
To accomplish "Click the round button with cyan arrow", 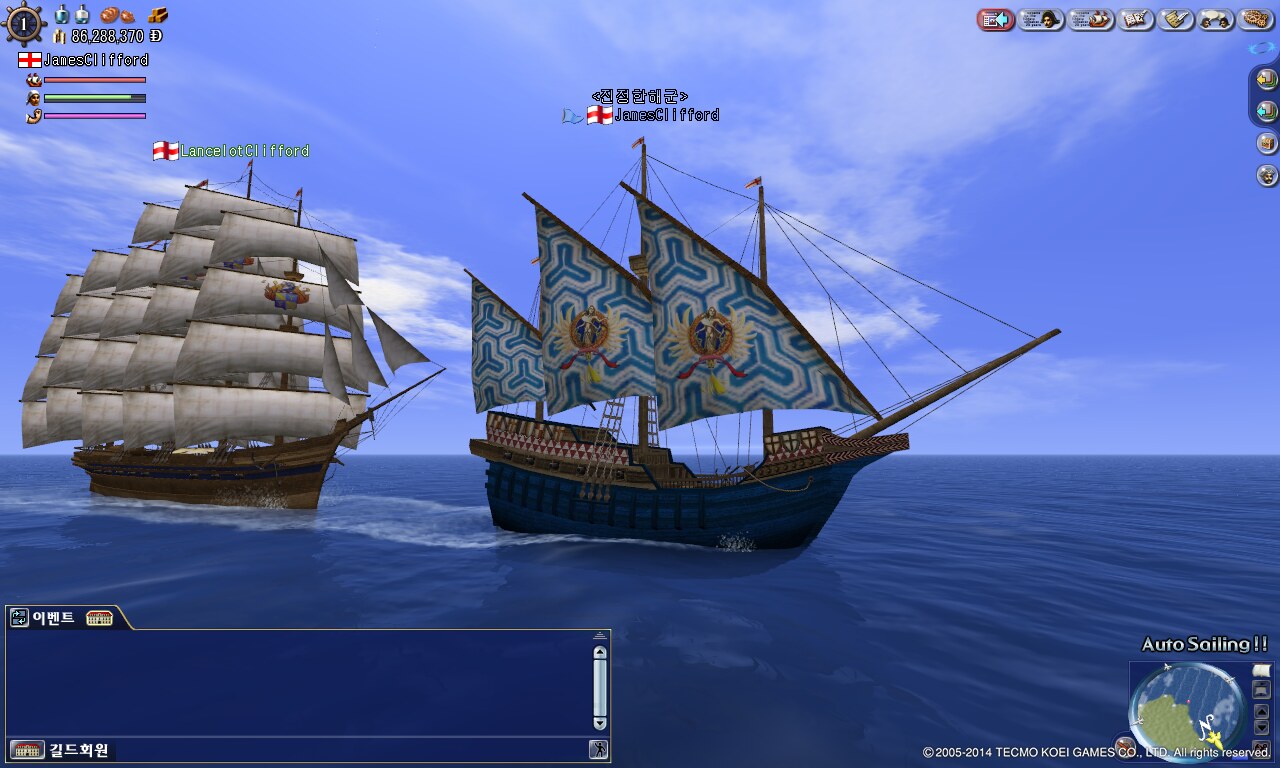I will (x=1267, y=111).
